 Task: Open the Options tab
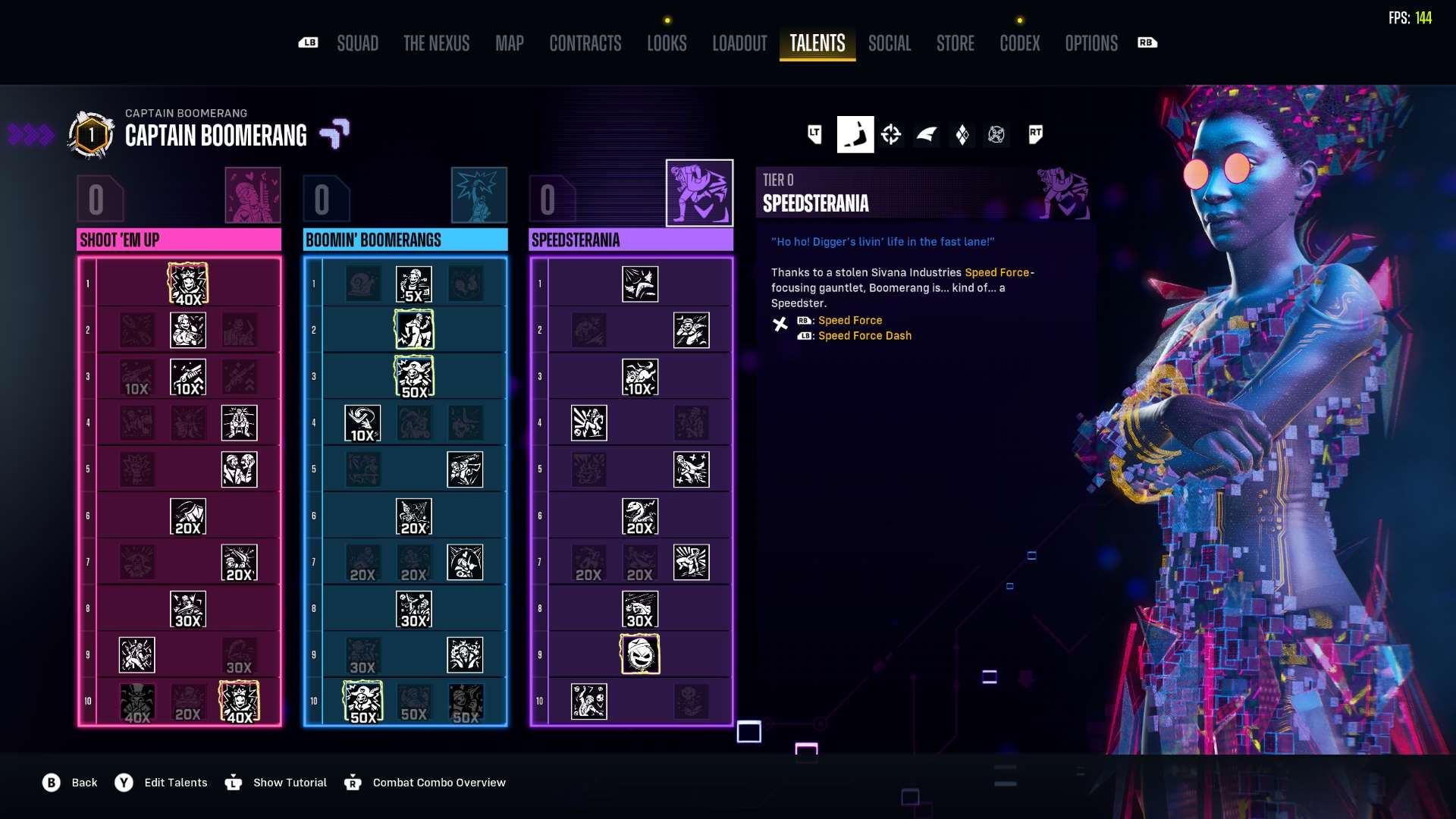pyautogui.click(x=1090, y=43)
